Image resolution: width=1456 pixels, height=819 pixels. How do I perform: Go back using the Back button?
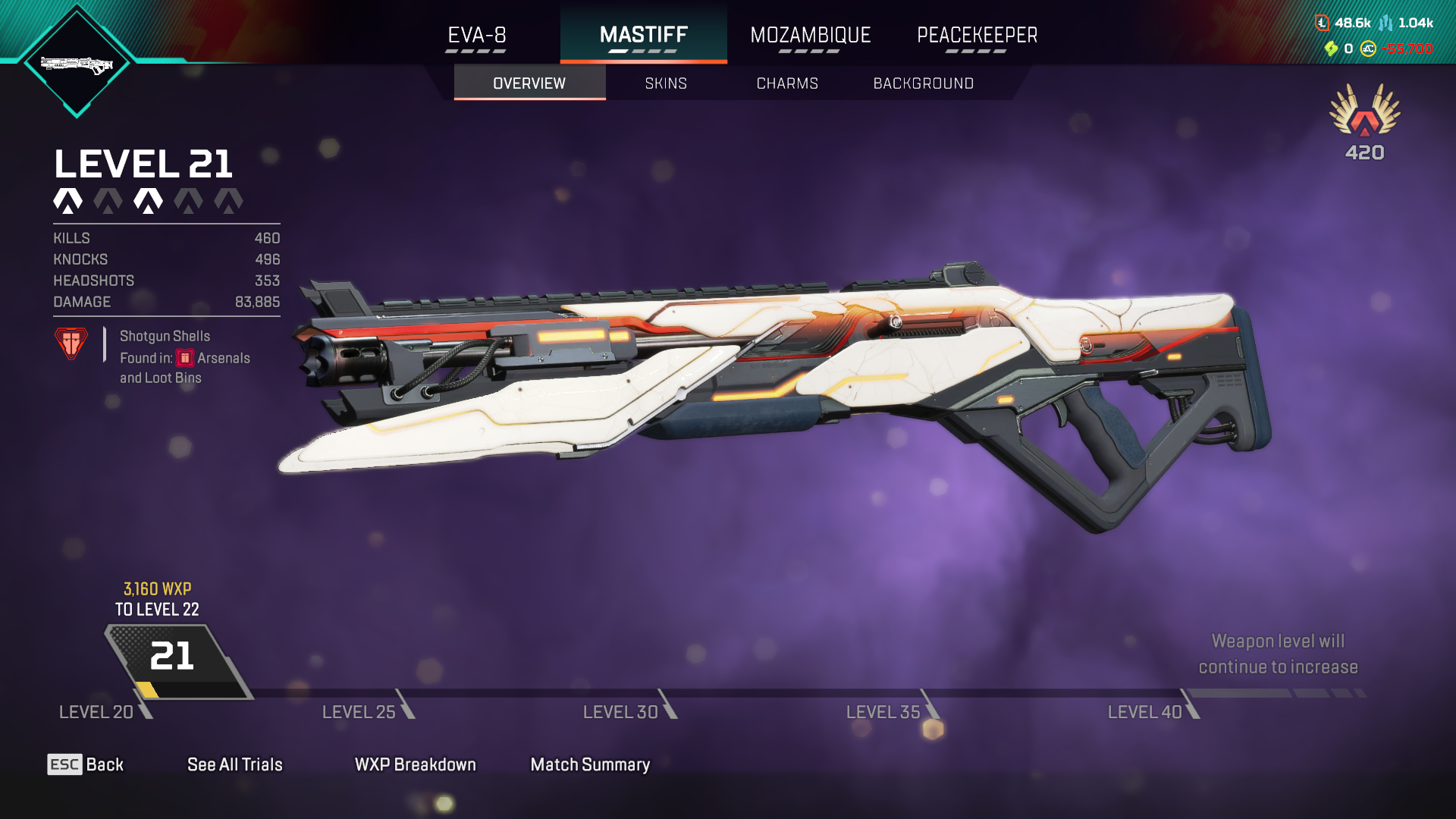click(86, 764)
